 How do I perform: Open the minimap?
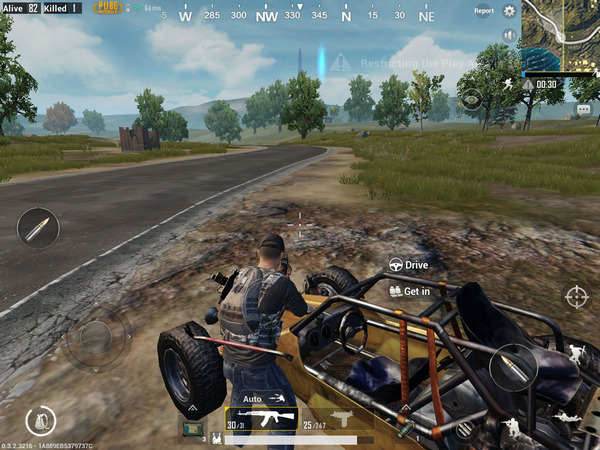click(x=561, y=36)
